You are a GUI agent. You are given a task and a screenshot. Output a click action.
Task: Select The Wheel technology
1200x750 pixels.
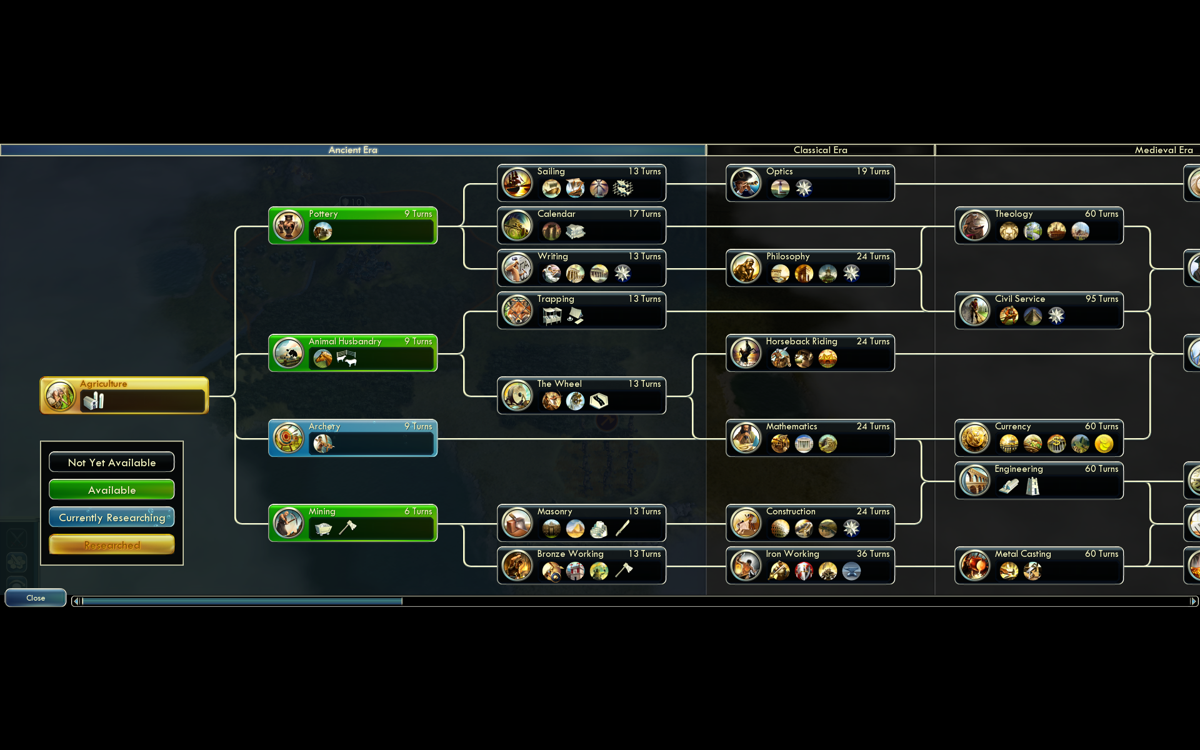click(581, 396)
